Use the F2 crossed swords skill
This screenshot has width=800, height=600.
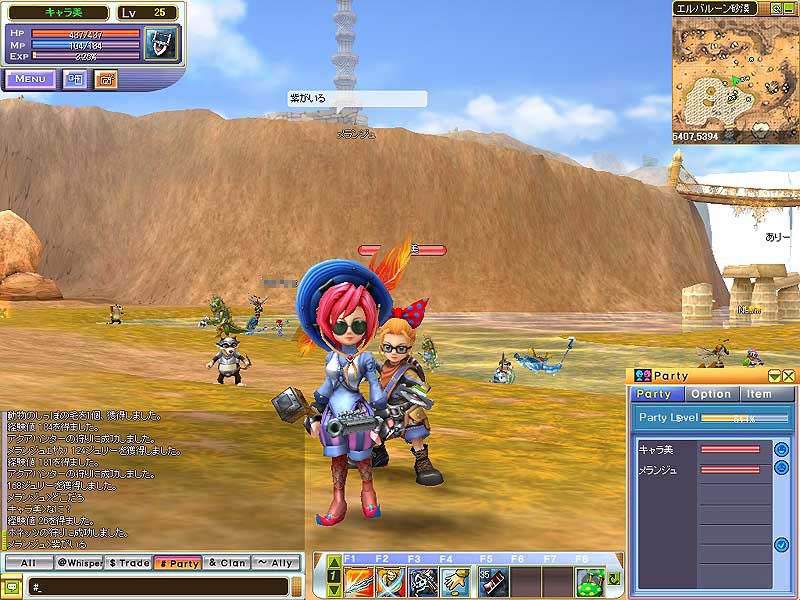(391, 580)
